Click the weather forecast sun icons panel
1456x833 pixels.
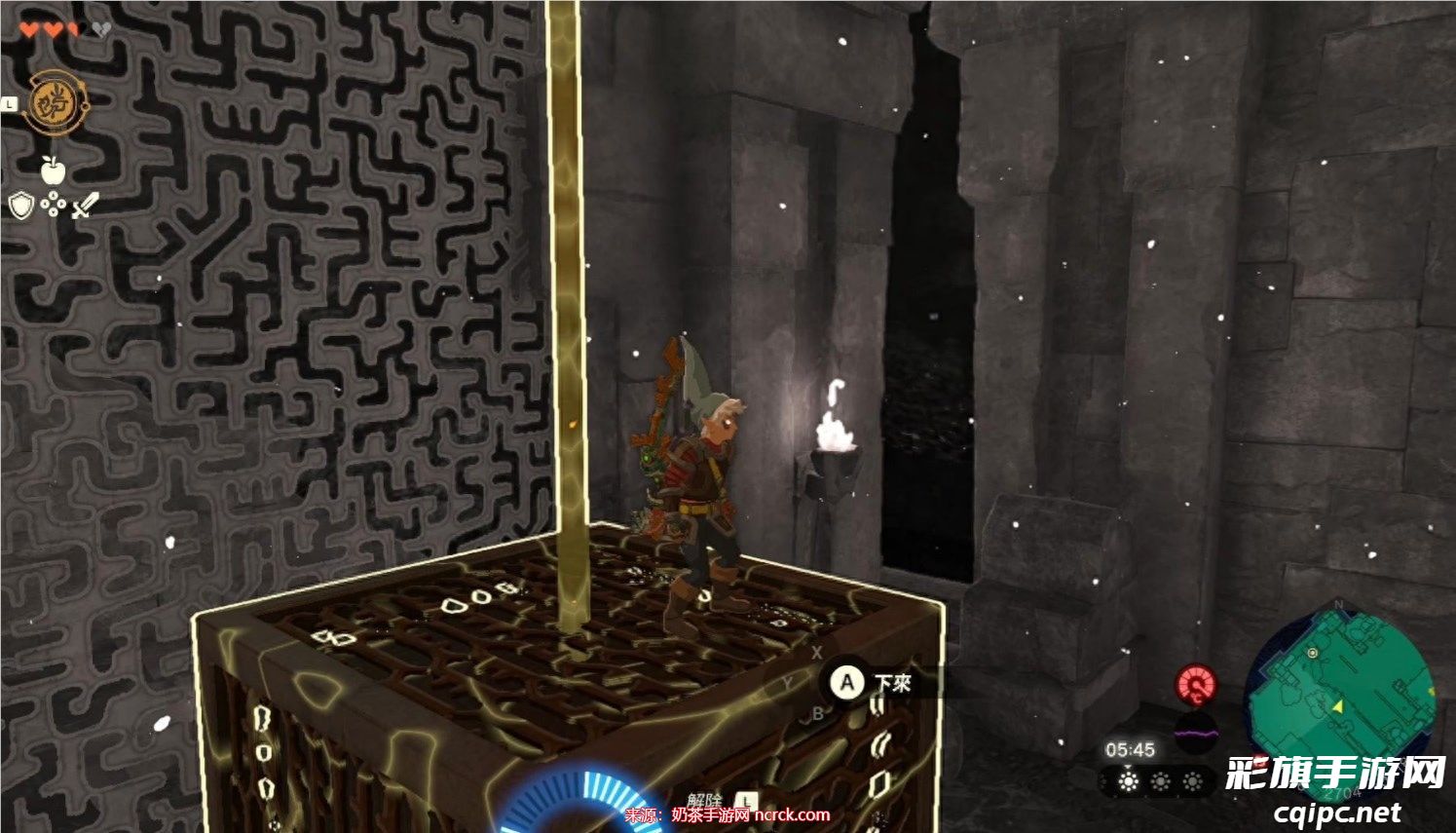pyautogui.click(x=1159, y=781)
